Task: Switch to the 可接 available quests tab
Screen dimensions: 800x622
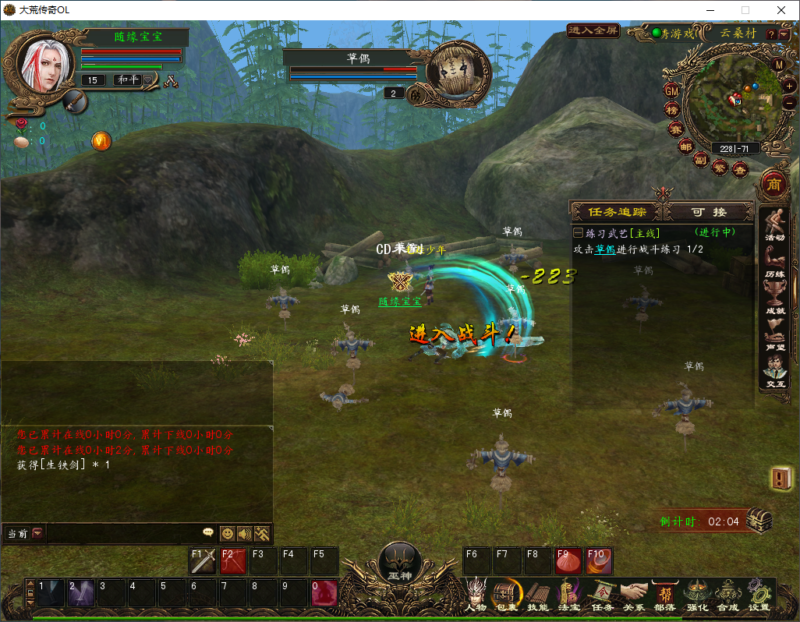Action: click(x=708, y=212)
